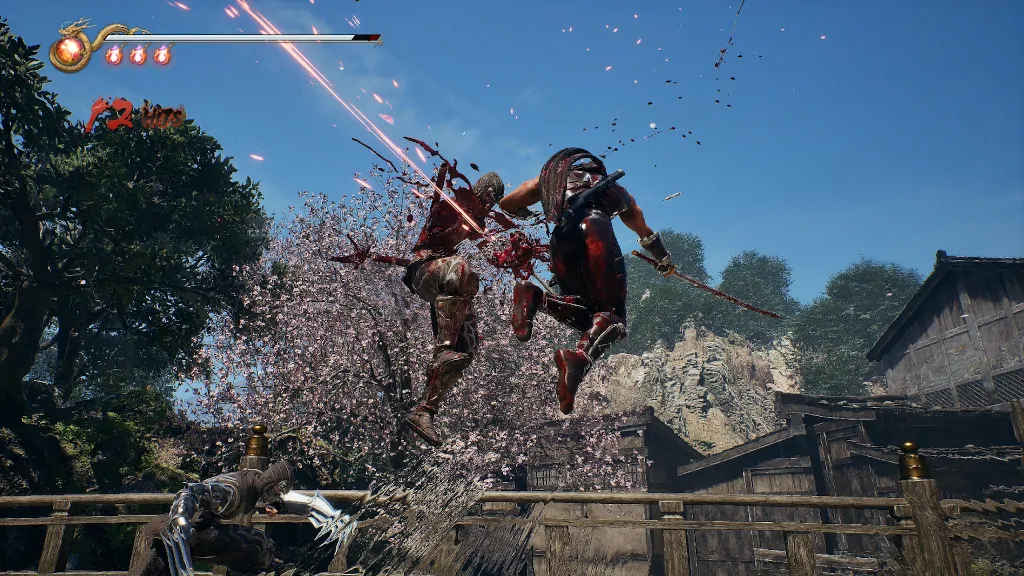The width and height of the screenshot is (1024, 576).
Task: Click the golden dragon orb emblem
Action: tap(71, 50)
